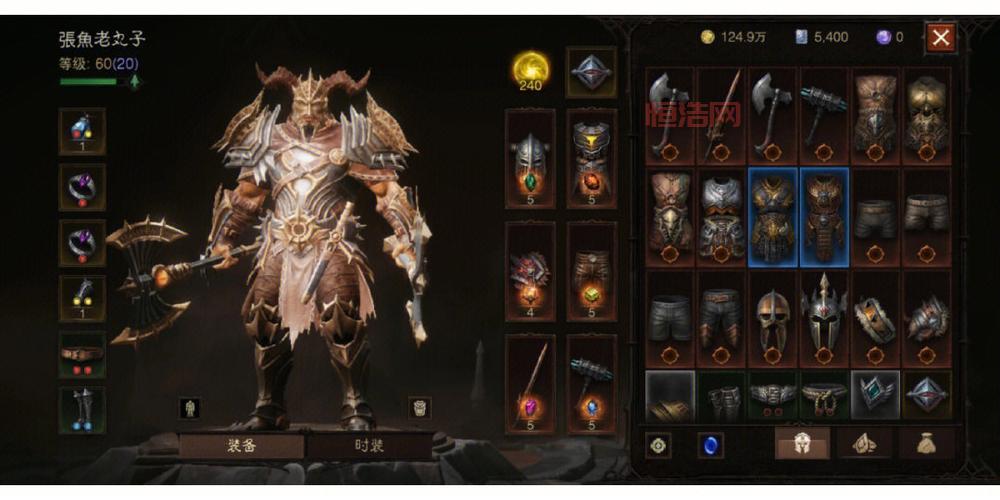Open the helmet-icon gear filter tab

(802, 444)
